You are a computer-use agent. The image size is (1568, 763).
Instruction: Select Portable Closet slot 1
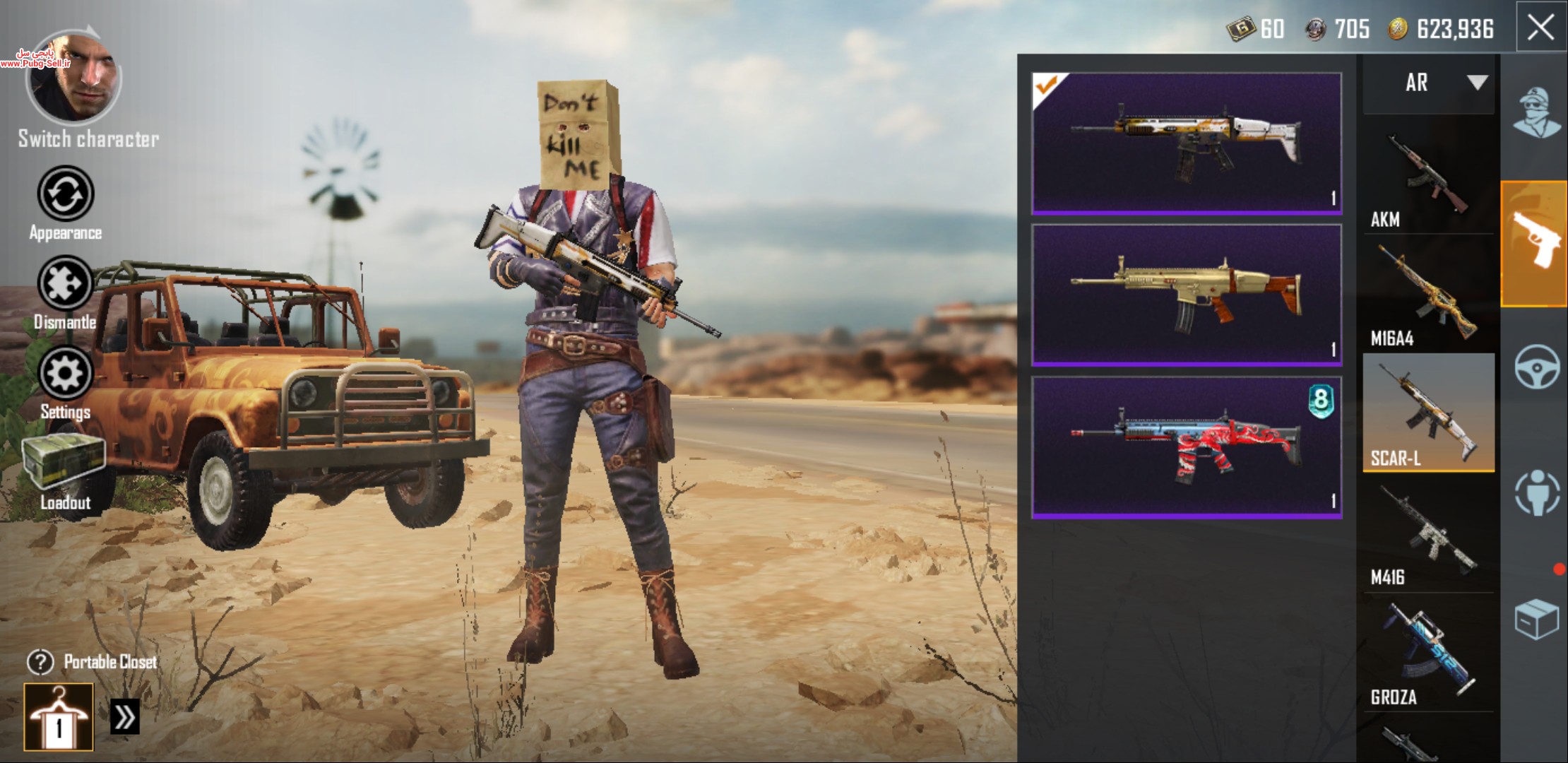pos(59,717)
